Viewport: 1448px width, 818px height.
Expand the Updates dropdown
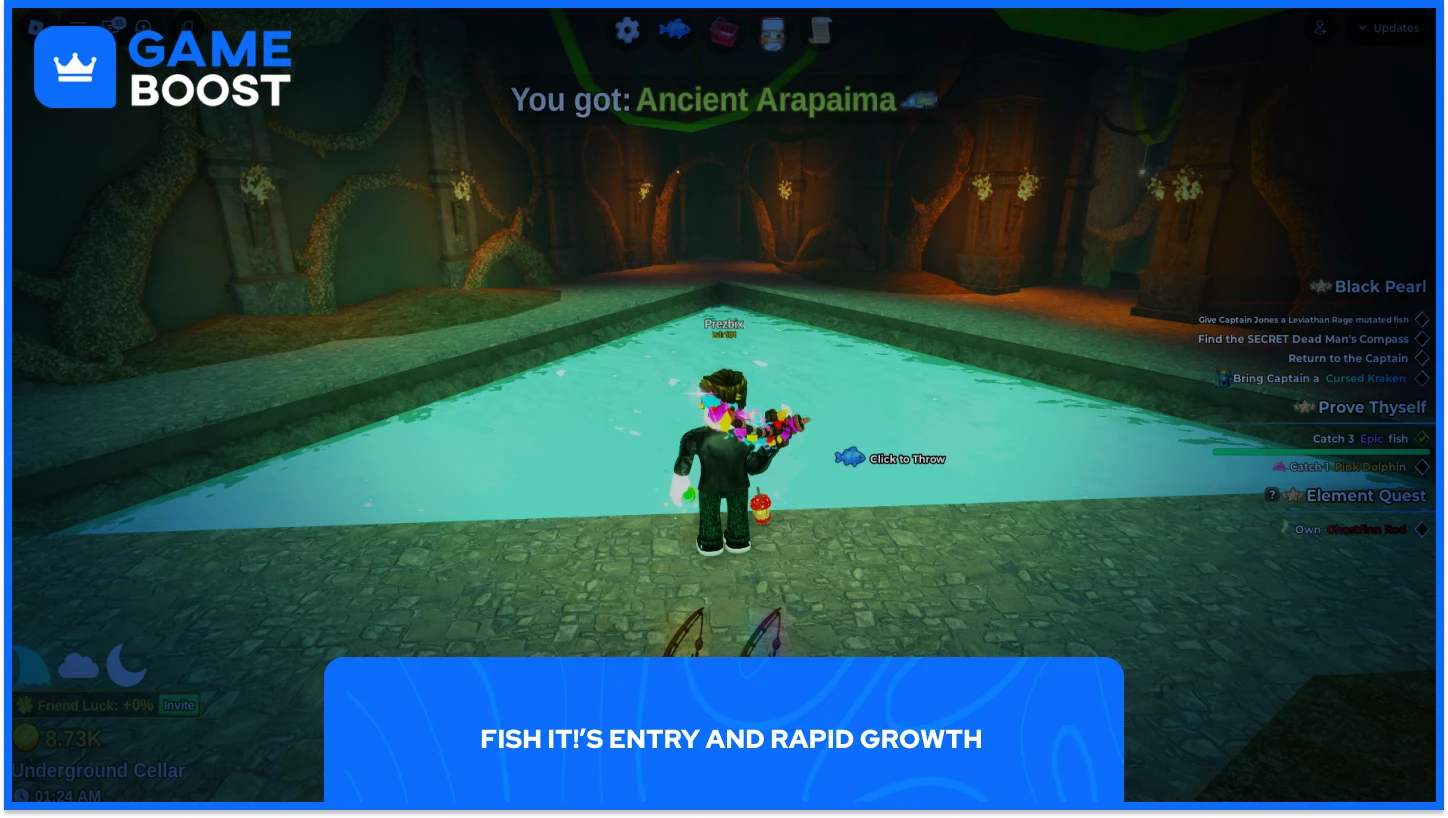(1390, 28)
